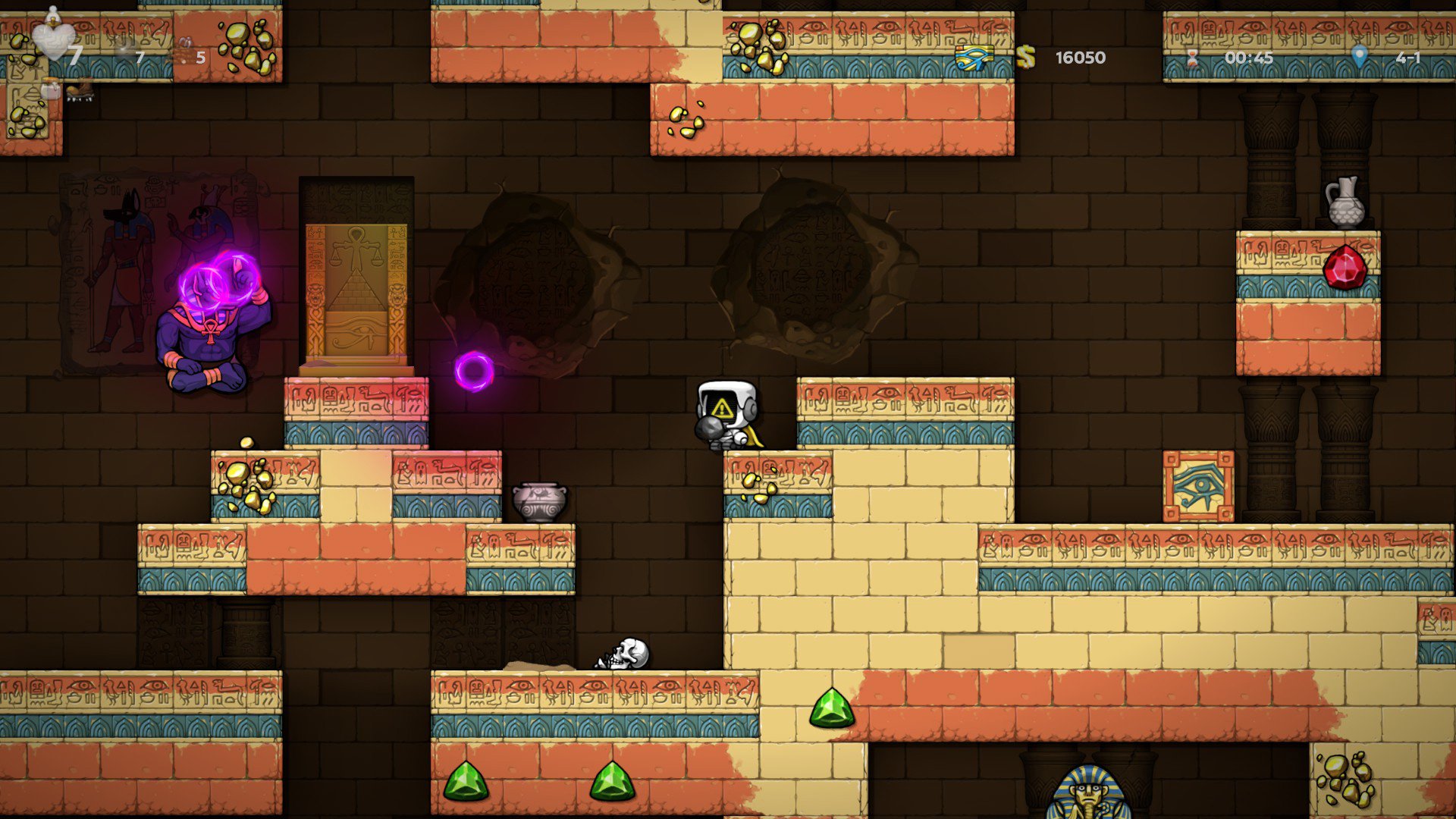Click the blue level location pin icon
The image size is (1456, 819).
[x=1359, y=56]
